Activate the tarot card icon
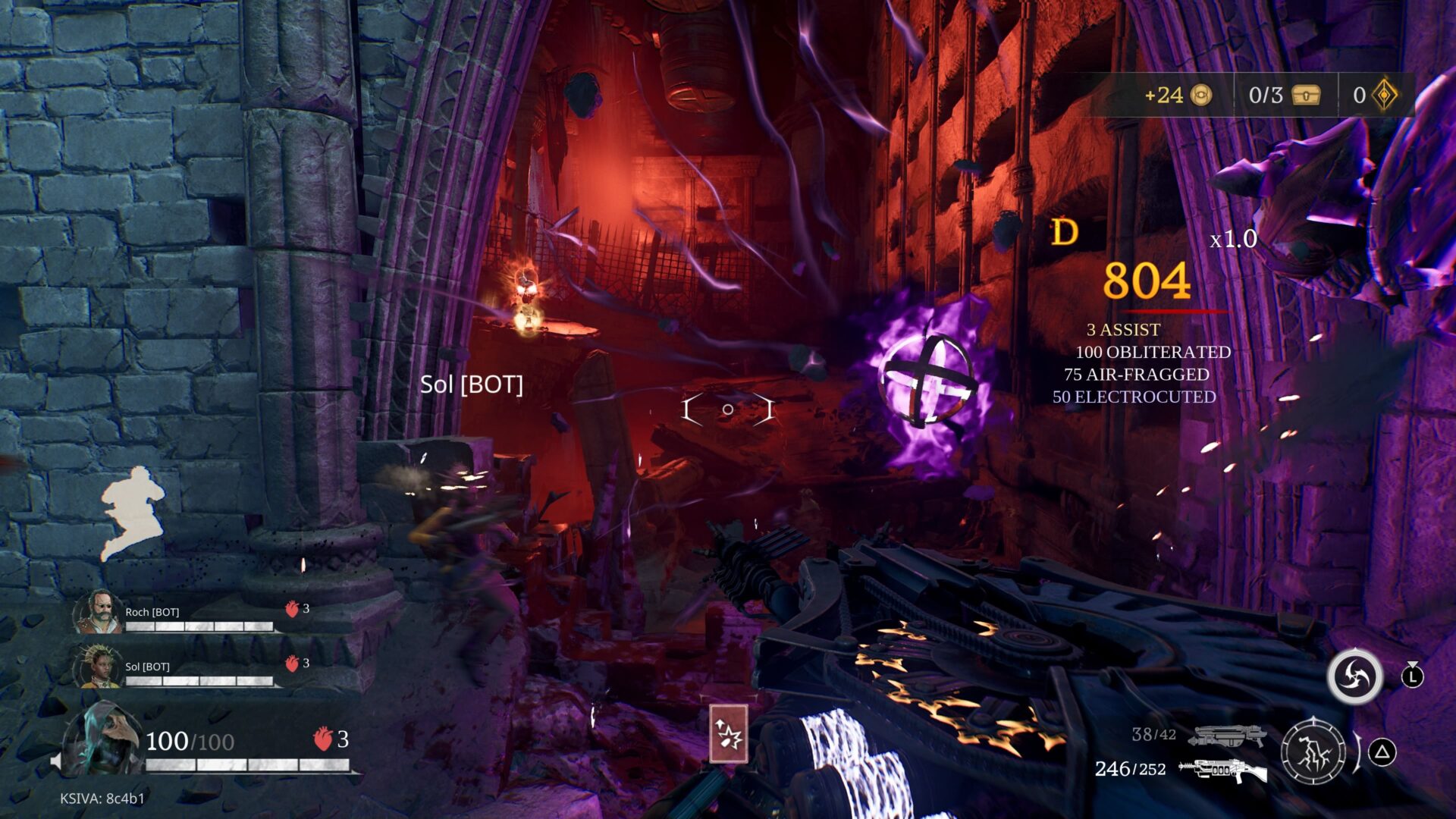Screen dimensions: 1456x819 click(x=729, y=733)
